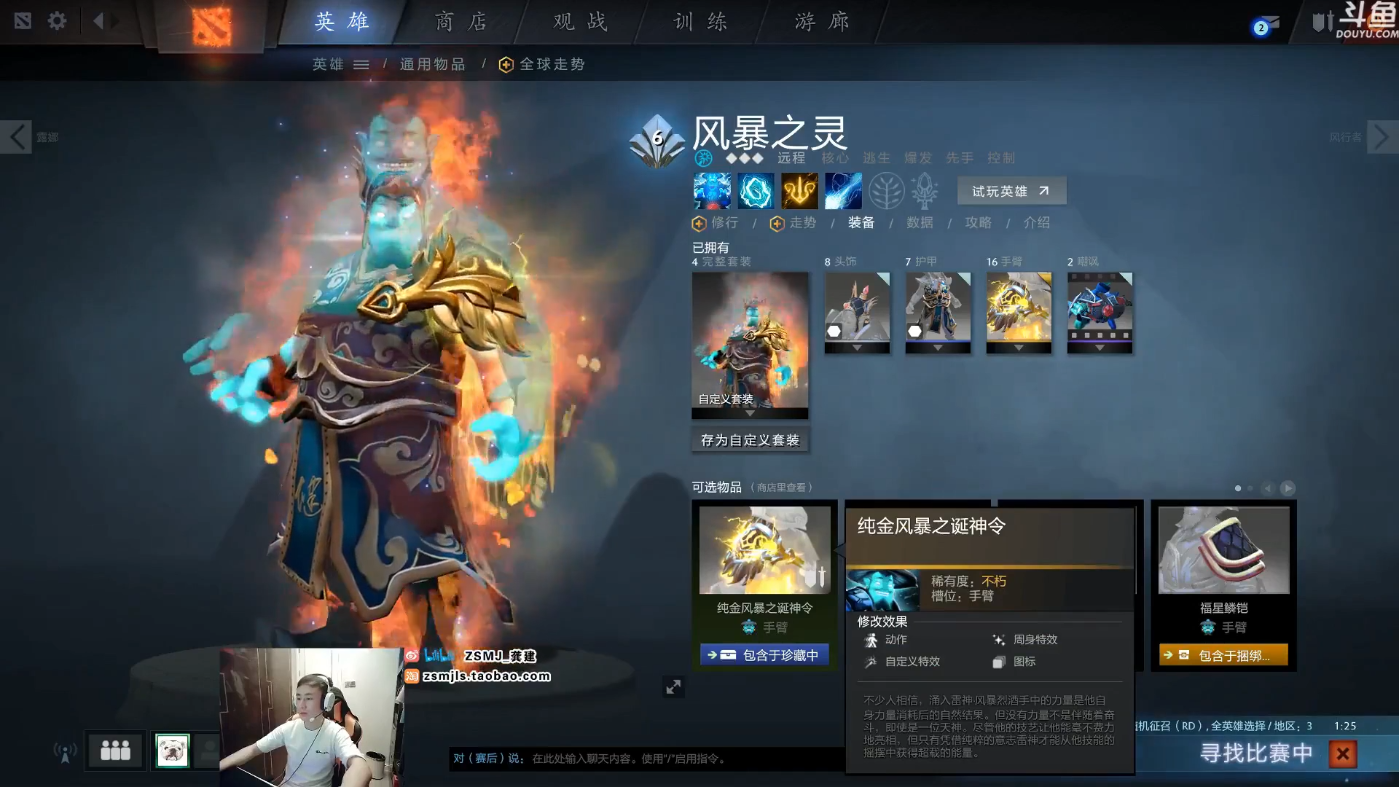Open the talent tree icon next to abilities

pos(886,190)
